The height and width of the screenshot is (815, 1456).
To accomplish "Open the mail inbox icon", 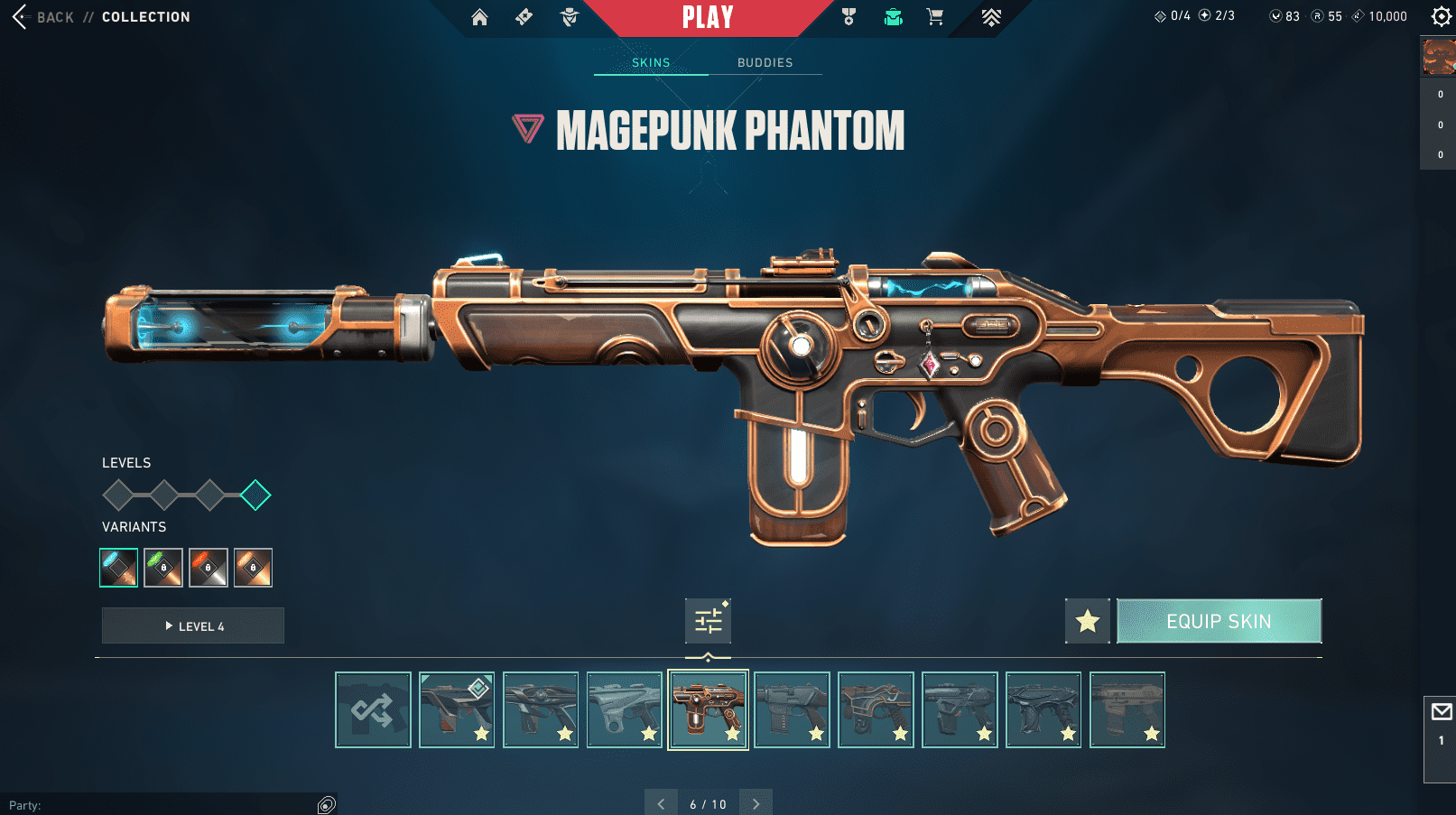I will [x=1441, y=712].
